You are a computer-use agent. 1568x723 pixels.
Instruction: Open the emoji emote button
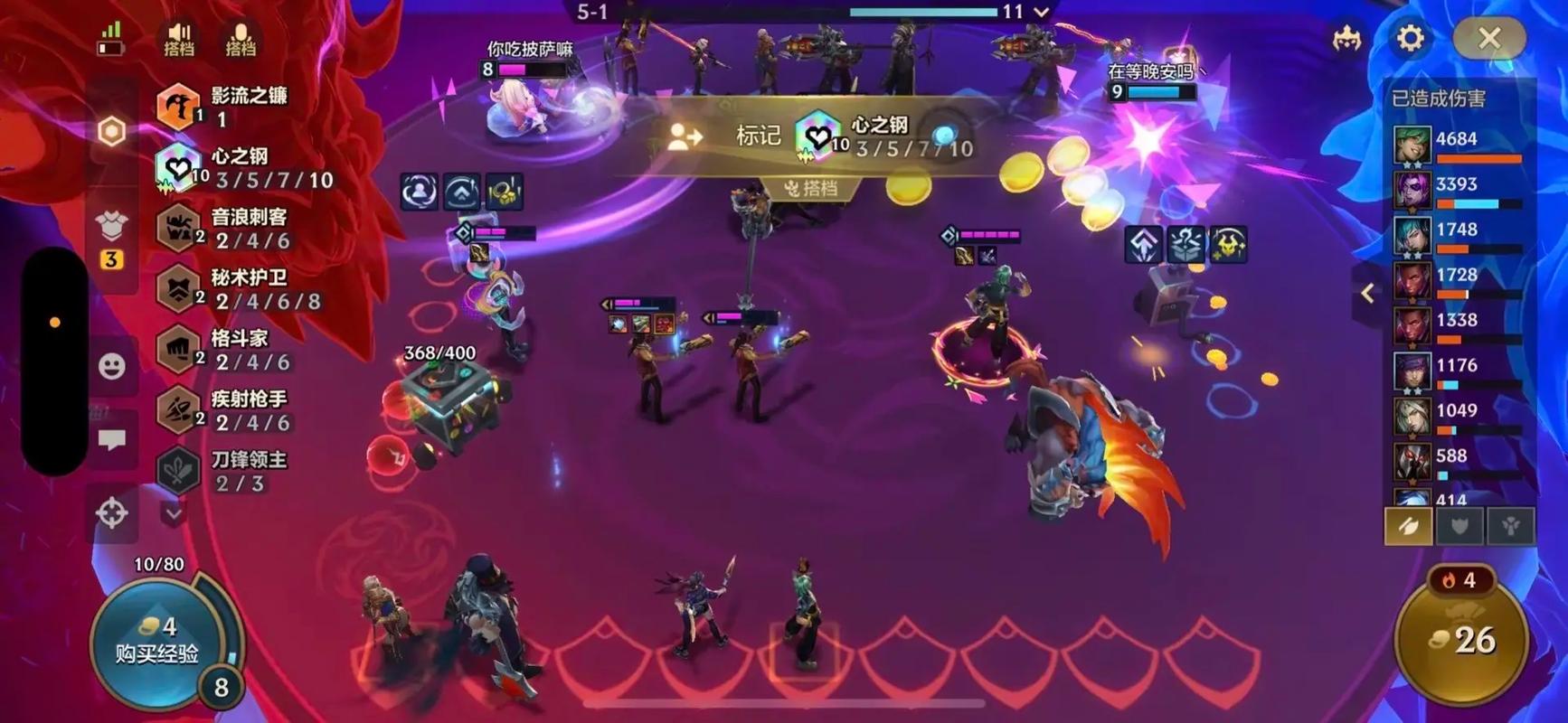coord(112,366)
